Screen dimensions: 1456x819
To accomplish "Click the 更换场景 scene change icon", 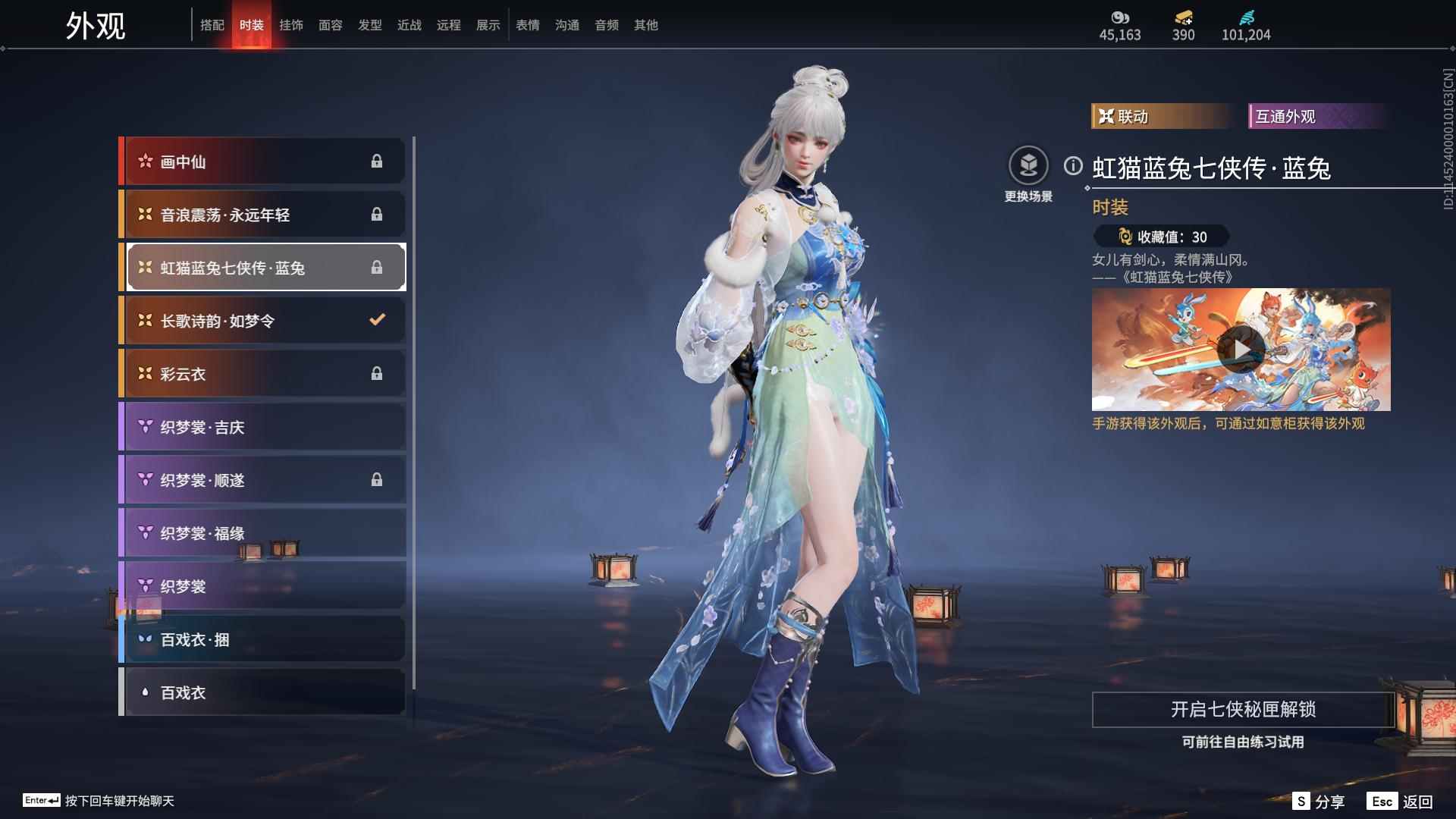I will point(1028,166).
